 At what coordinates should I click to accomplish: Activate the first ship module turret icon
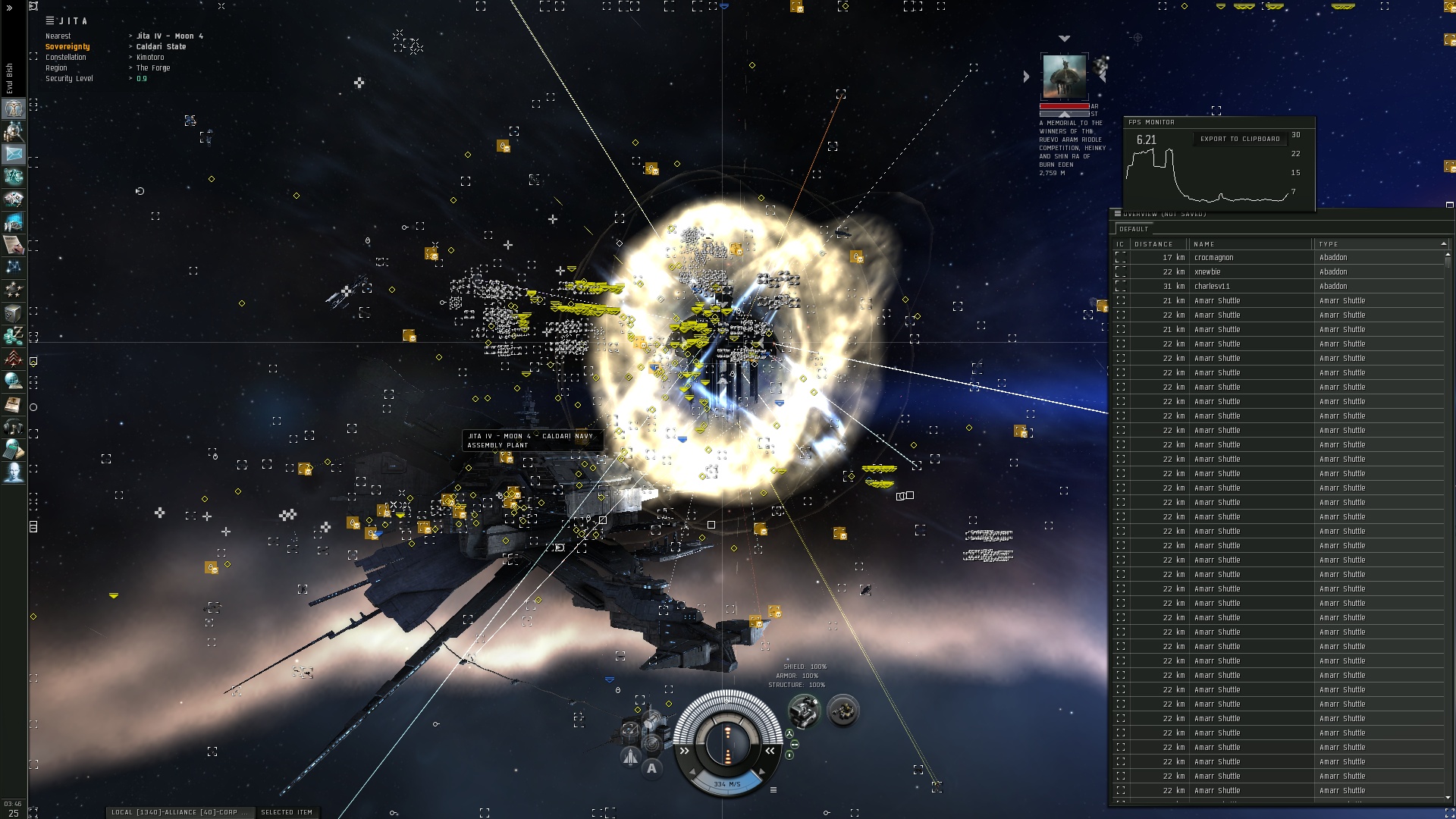(x=803, y=711)
